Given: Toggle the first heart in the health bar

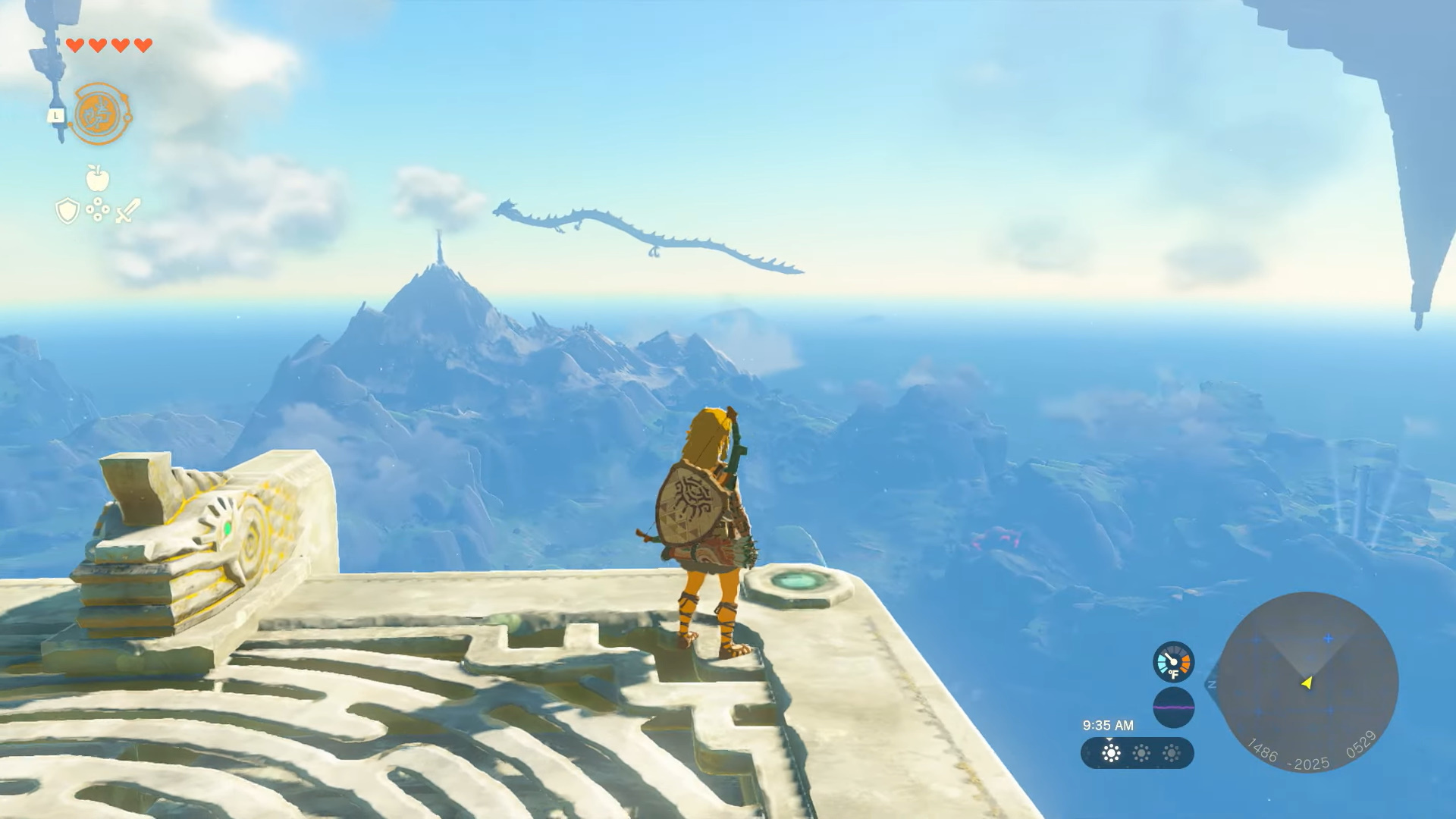Looking at the screenshot, I should point(76,45).
